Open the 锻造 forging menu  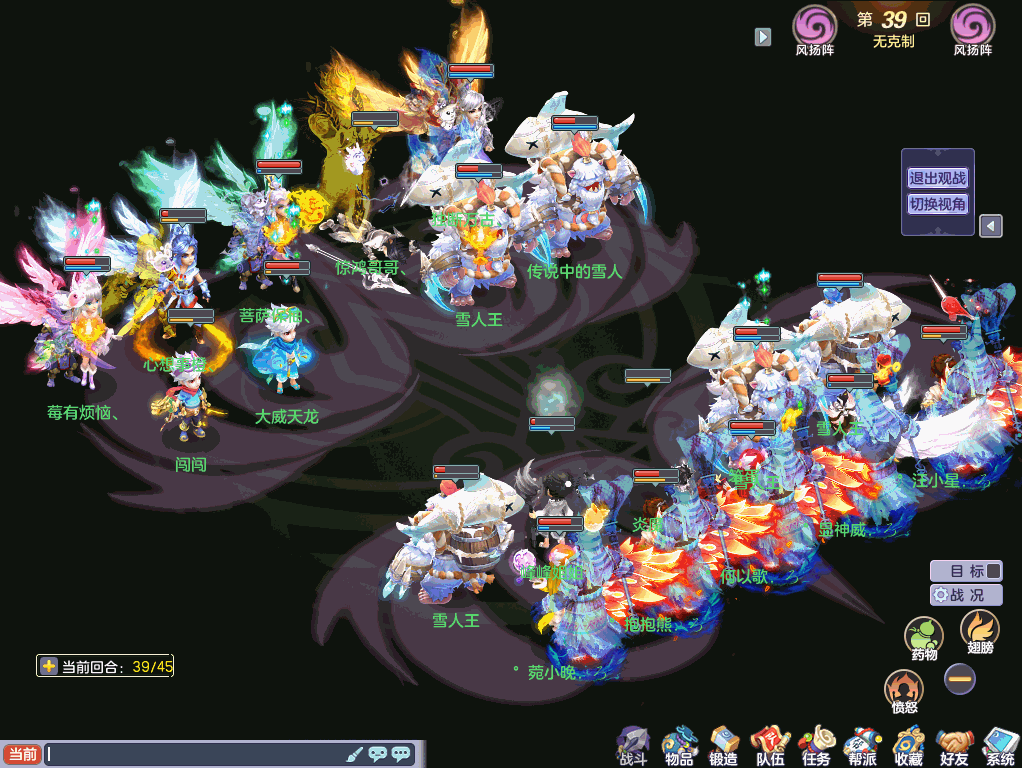(724, 745)
